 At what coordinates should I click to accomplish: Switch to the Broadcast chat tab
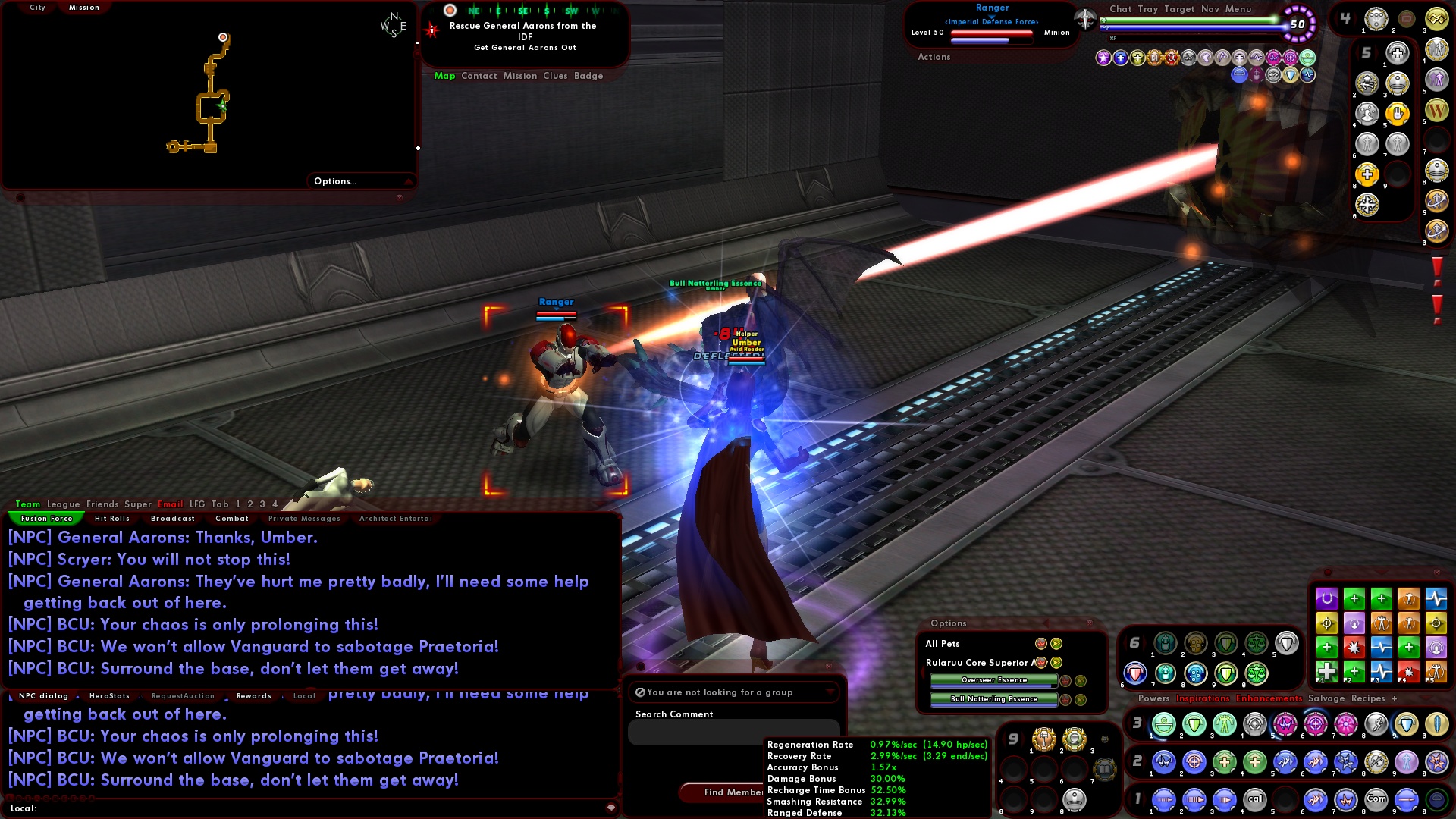click(173, 518)
